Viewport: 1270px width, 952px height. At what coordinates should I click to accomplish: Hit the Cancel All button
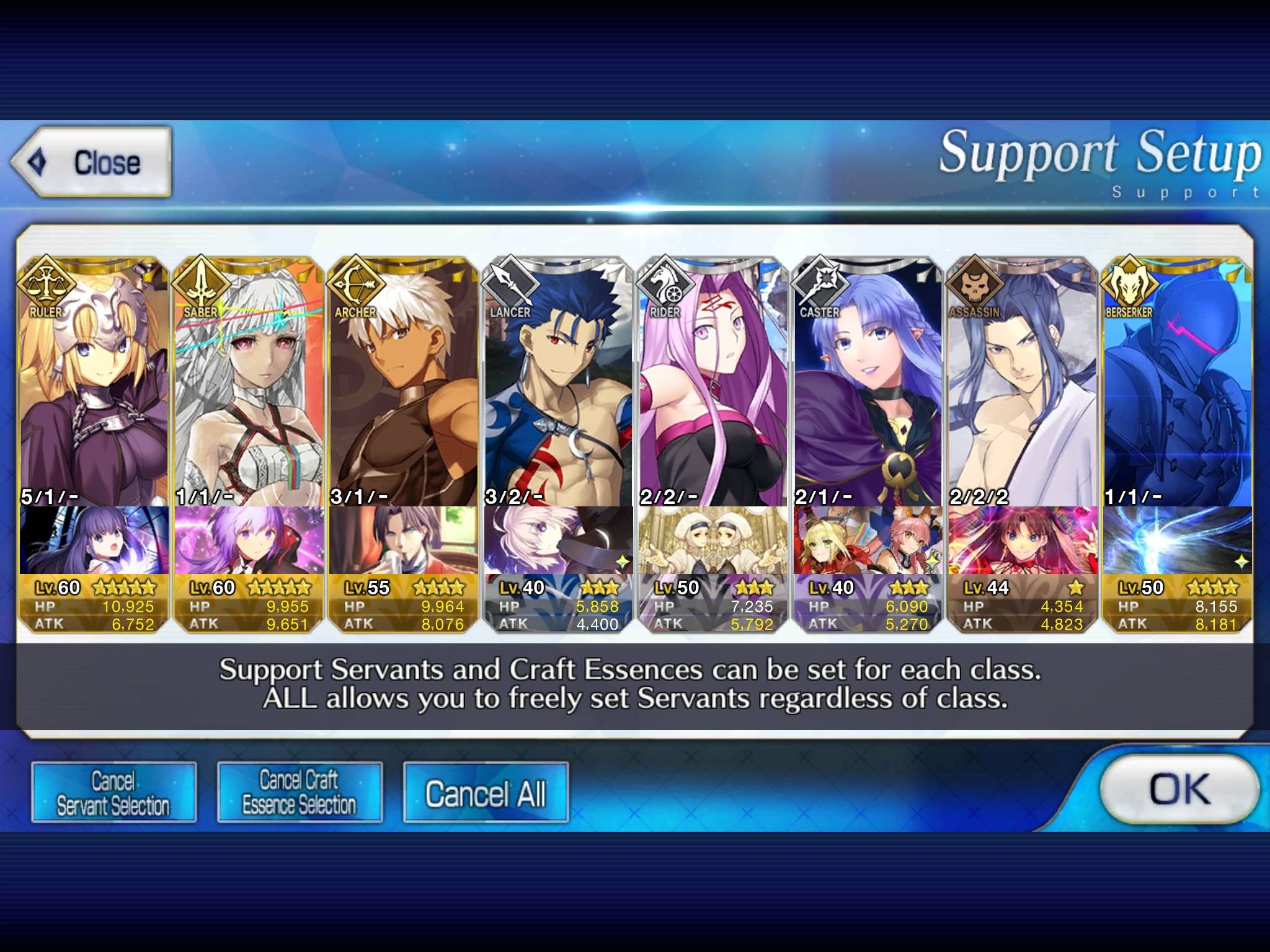pyautogui.click(x=486, y=793)
